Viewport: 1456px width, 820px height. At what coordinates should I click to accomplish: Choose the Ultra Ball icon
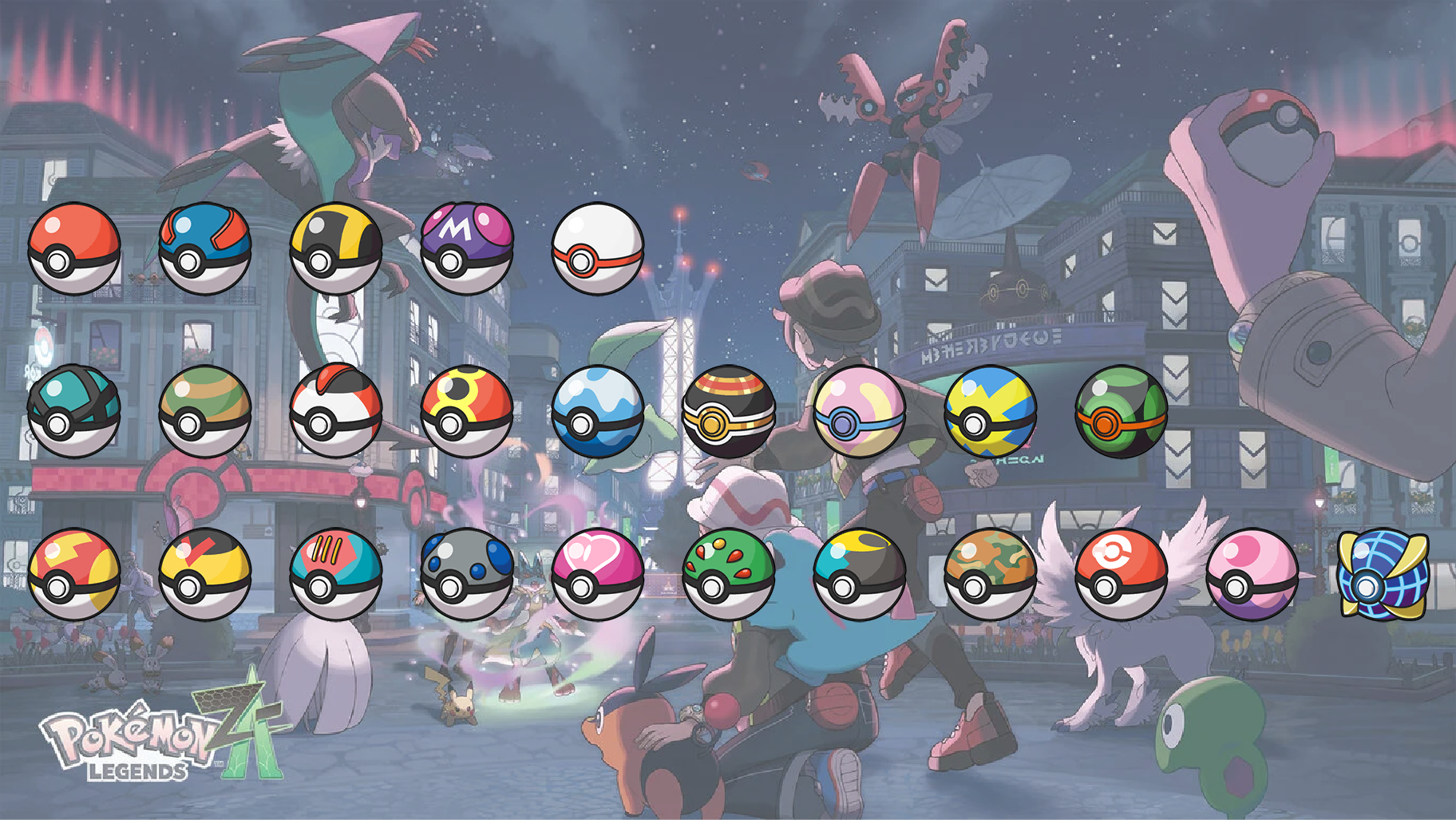click(336, 248)
